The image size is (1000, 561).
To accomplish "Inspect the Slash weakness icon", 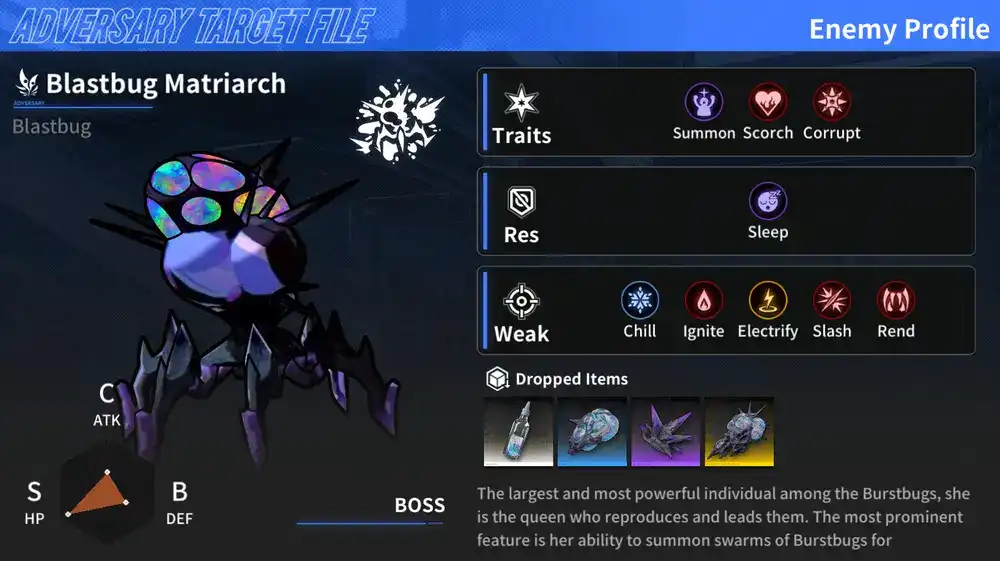I will click(832, 300).
